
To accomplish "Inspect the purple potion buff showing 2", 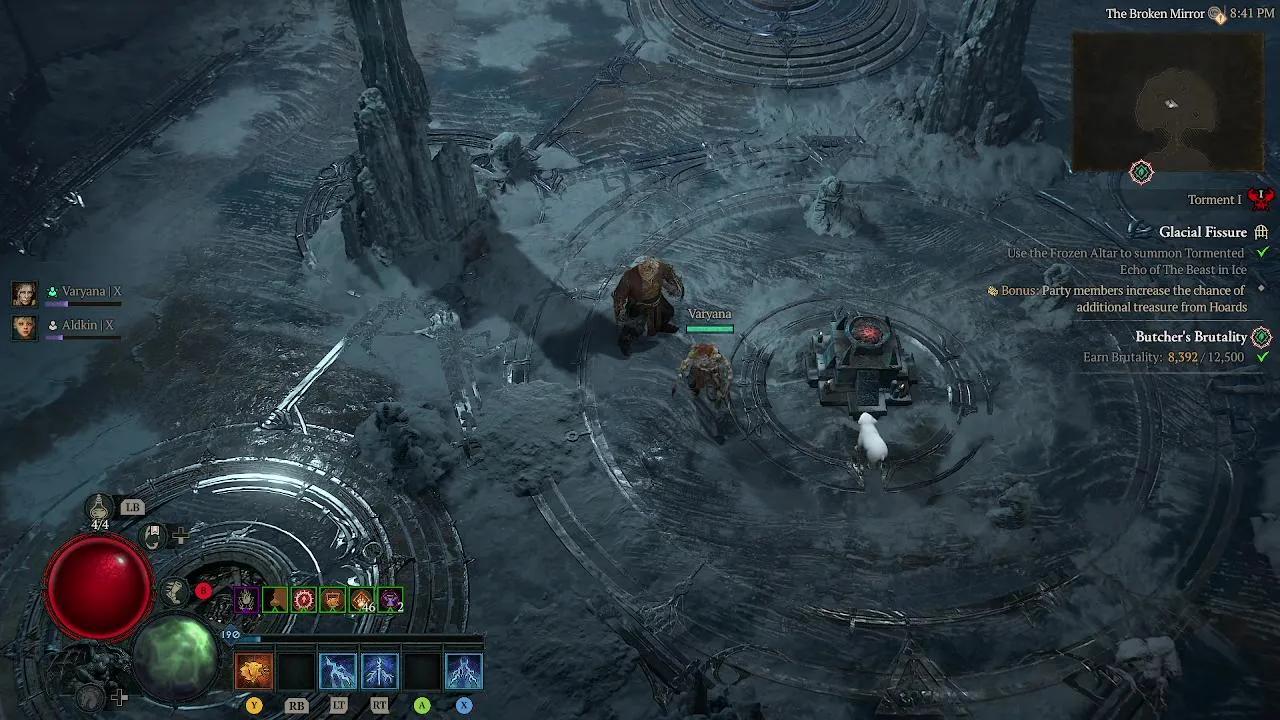I will pyautogui.click(x=391, y=599).
